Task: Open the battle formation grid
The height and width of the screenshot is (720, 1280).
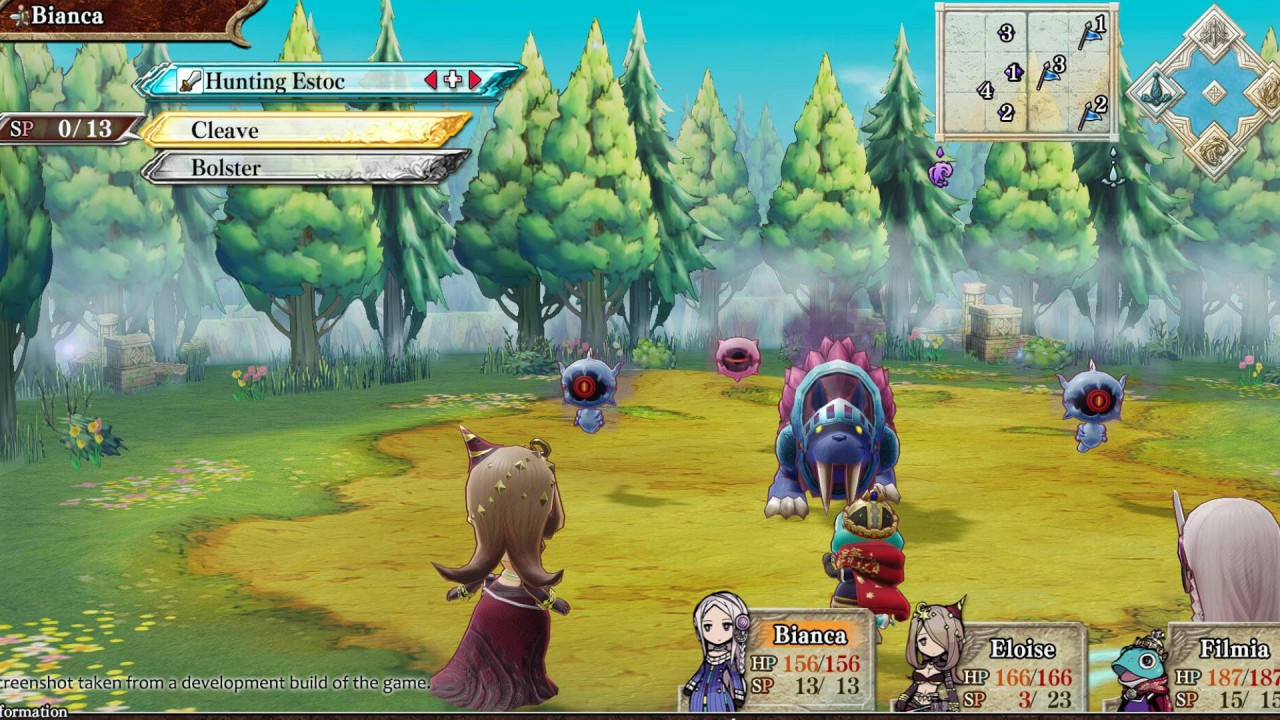Action: pyautogui.click(x=1026, y=72)
